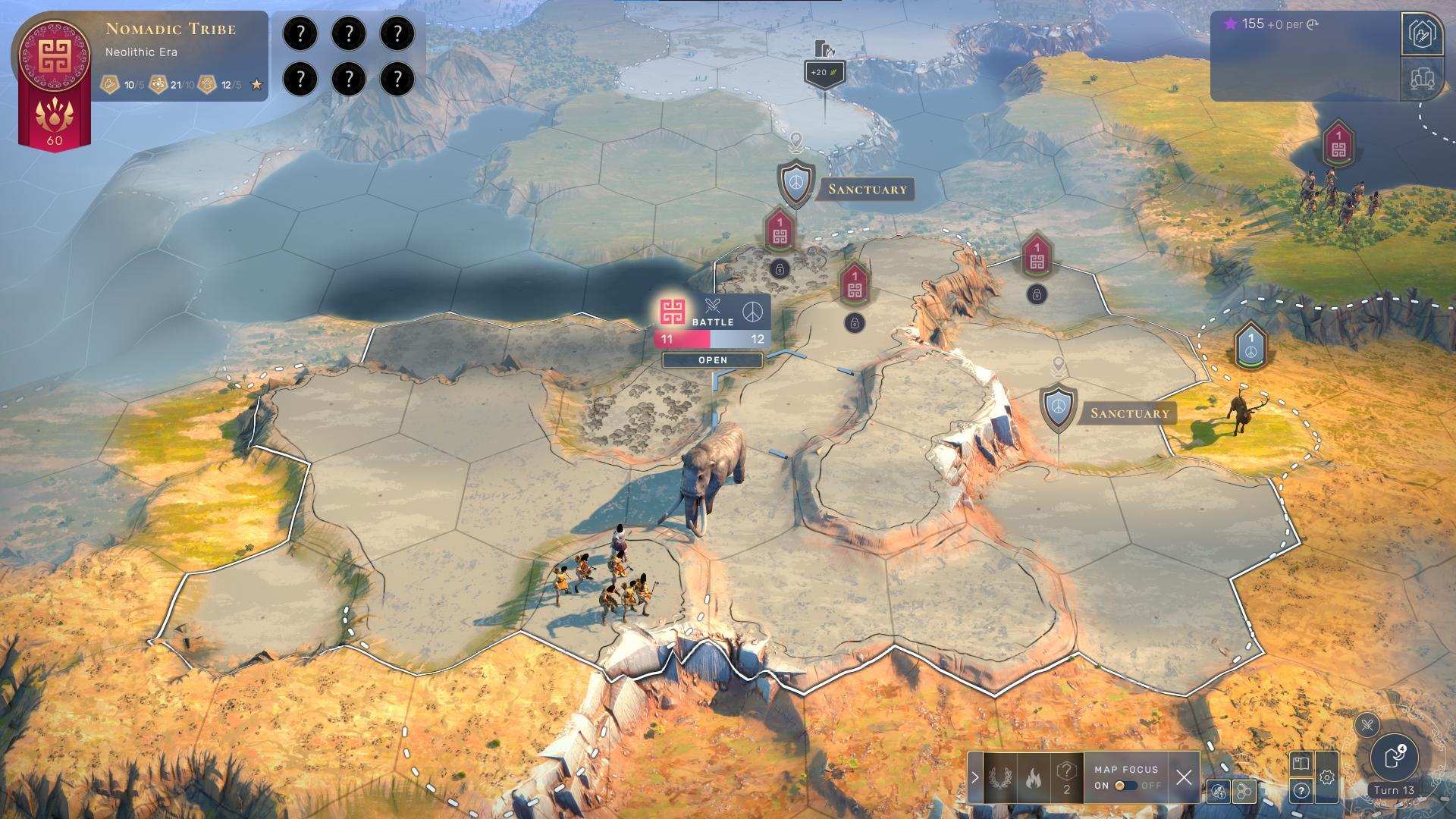
Task: Select the shield panel icon at top right
Action: (1424, 32)
